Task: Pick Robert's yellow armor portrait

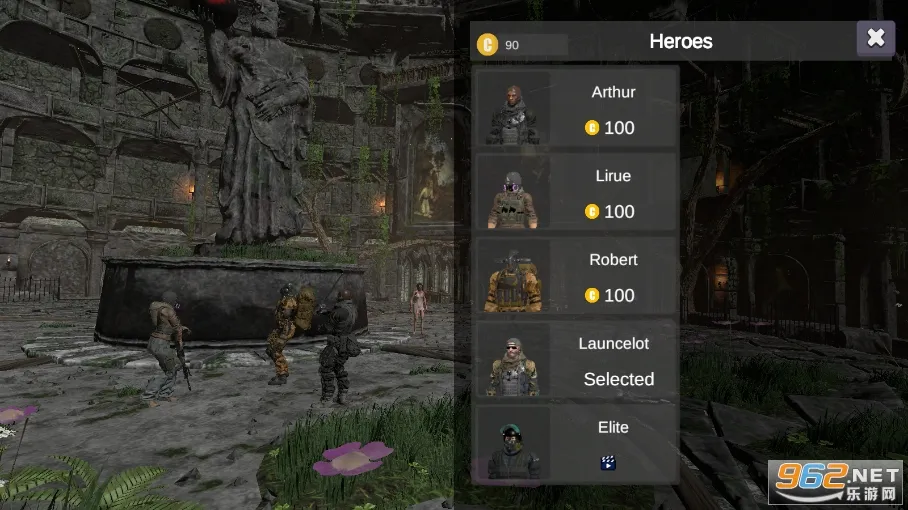Action: coord(513,276)
